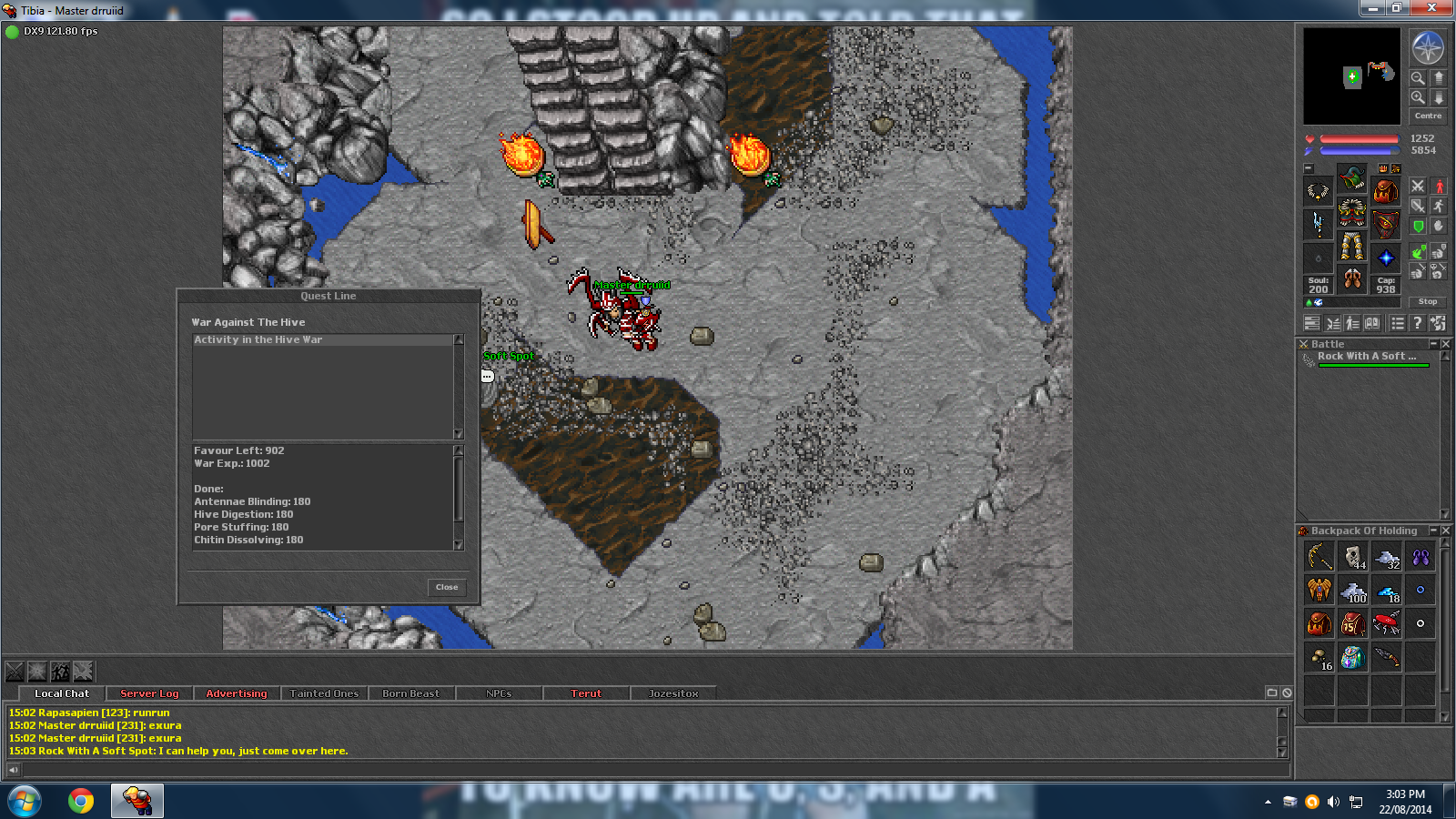Zoom in the minimap with plus magnifier

tap(1418, 96)
